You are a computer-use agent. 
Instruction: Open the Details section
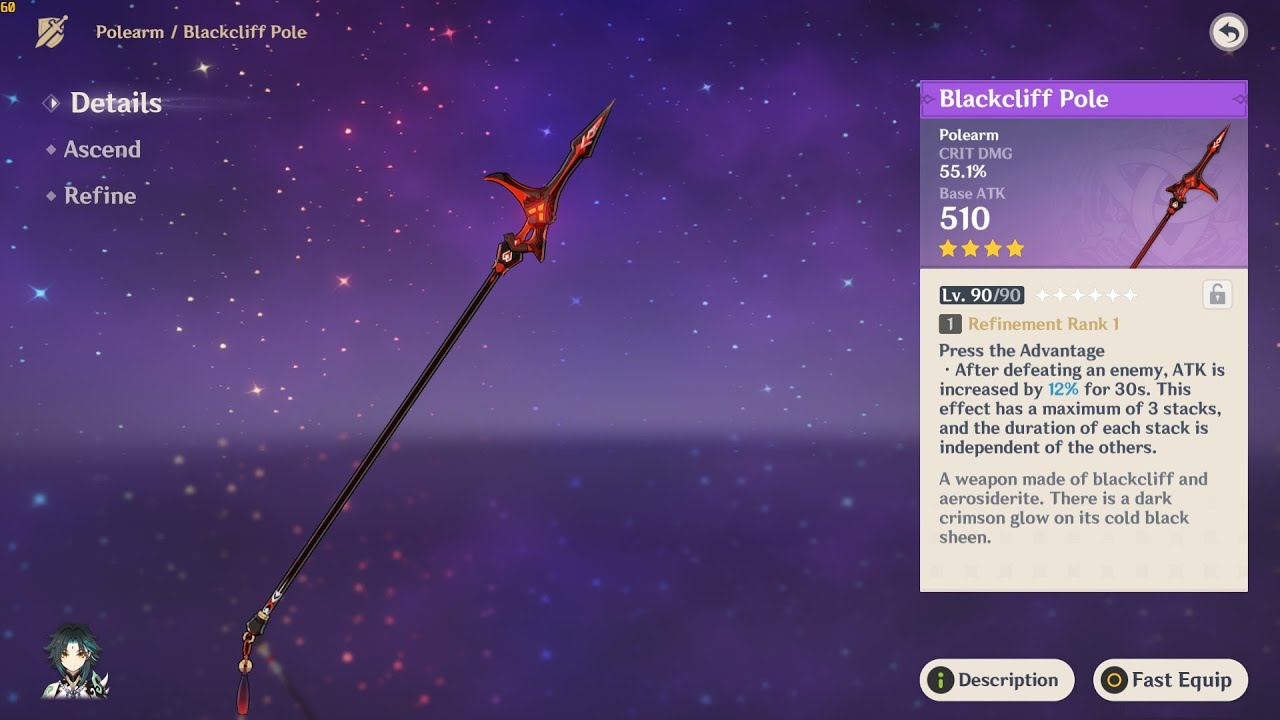click(x=115, y=103)
